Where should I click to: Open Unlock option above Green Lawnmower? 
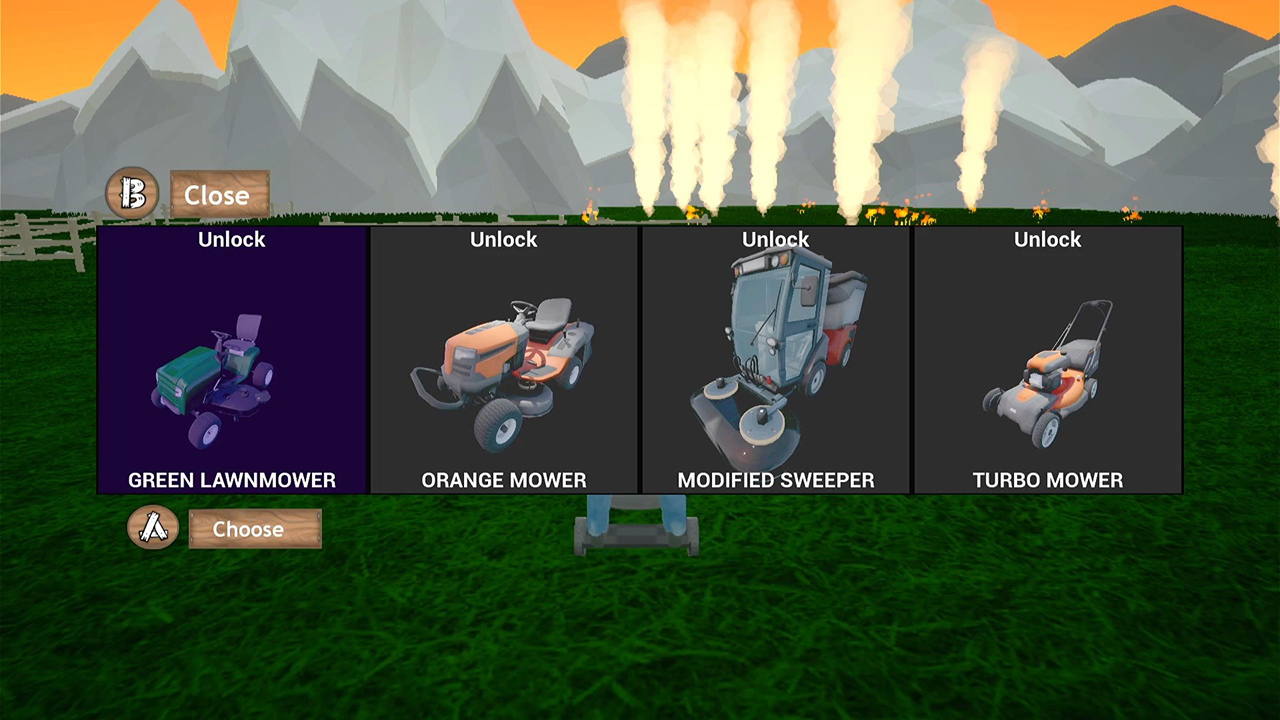(x=231, y=239)
